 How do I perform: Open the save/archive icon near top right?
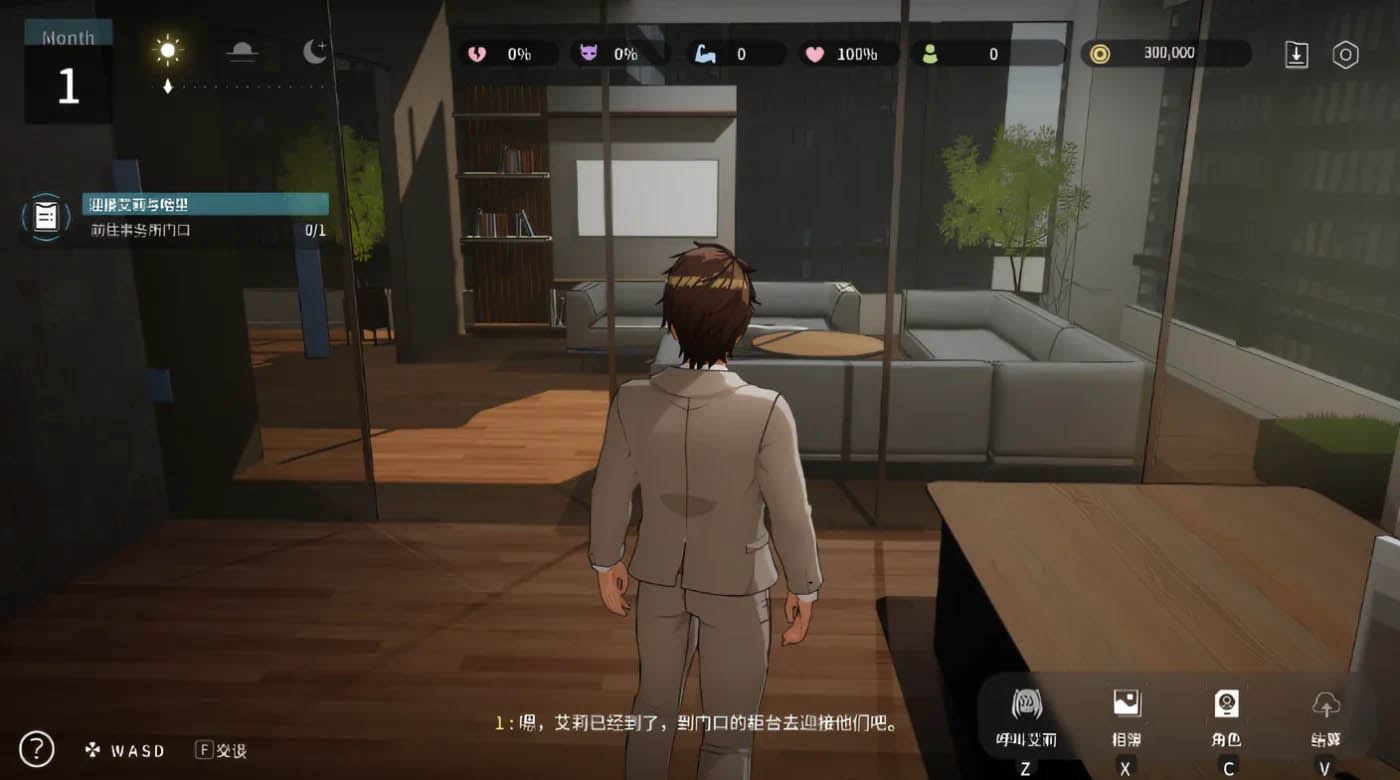pyautogui.click(x=1295, y=55)
